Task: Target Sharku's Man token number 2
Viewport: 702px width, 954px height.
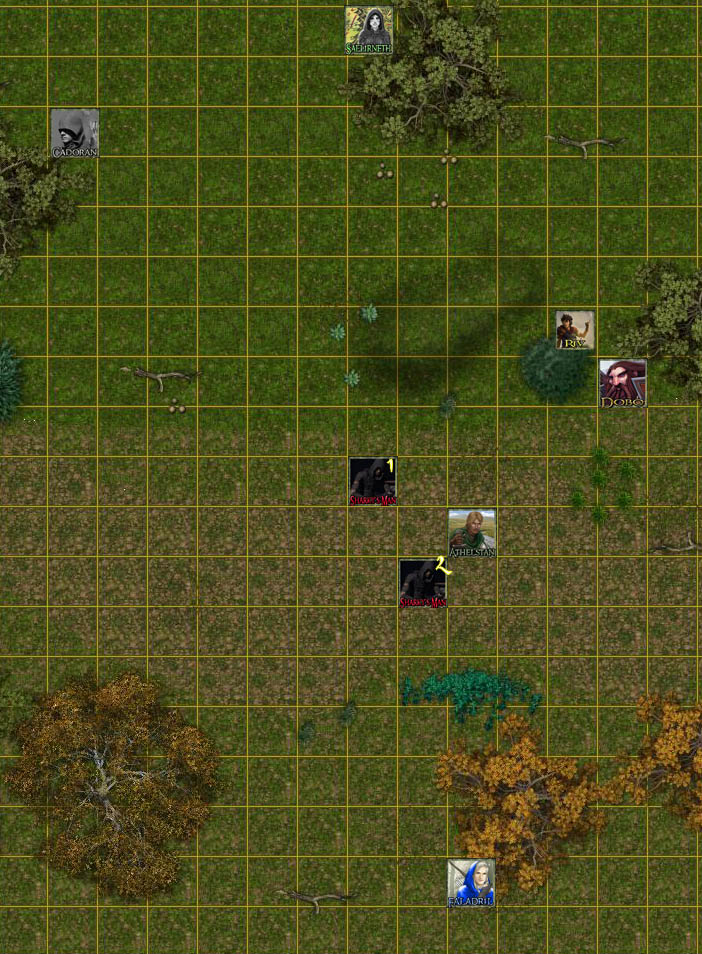Action: [x=423, y=583]
